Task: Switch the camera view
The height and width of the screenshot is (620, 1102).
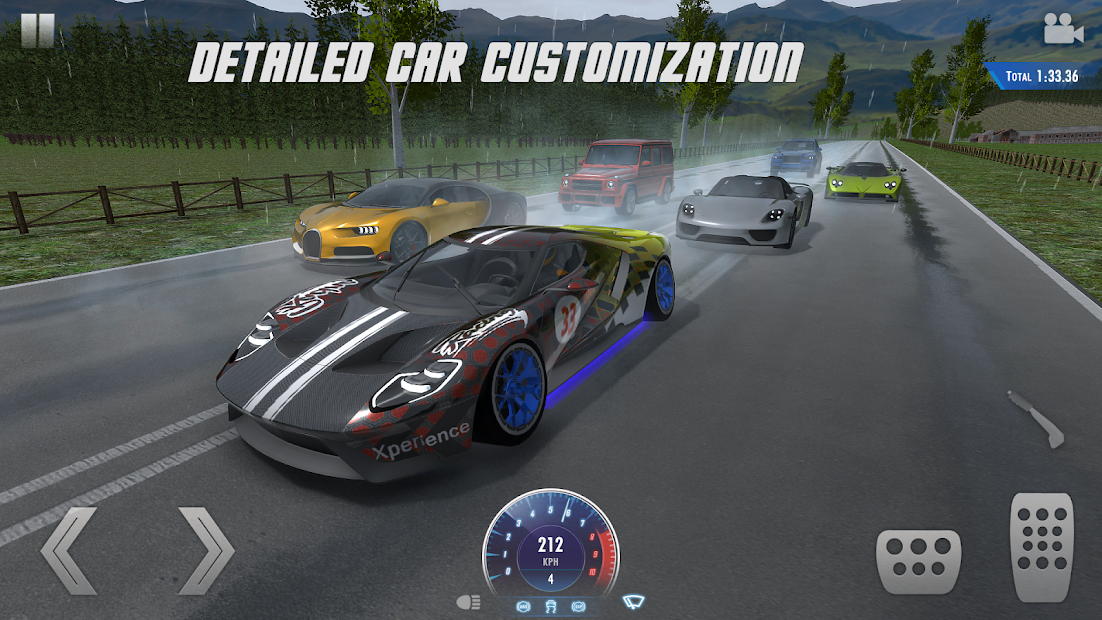Action: [1063, 29]
